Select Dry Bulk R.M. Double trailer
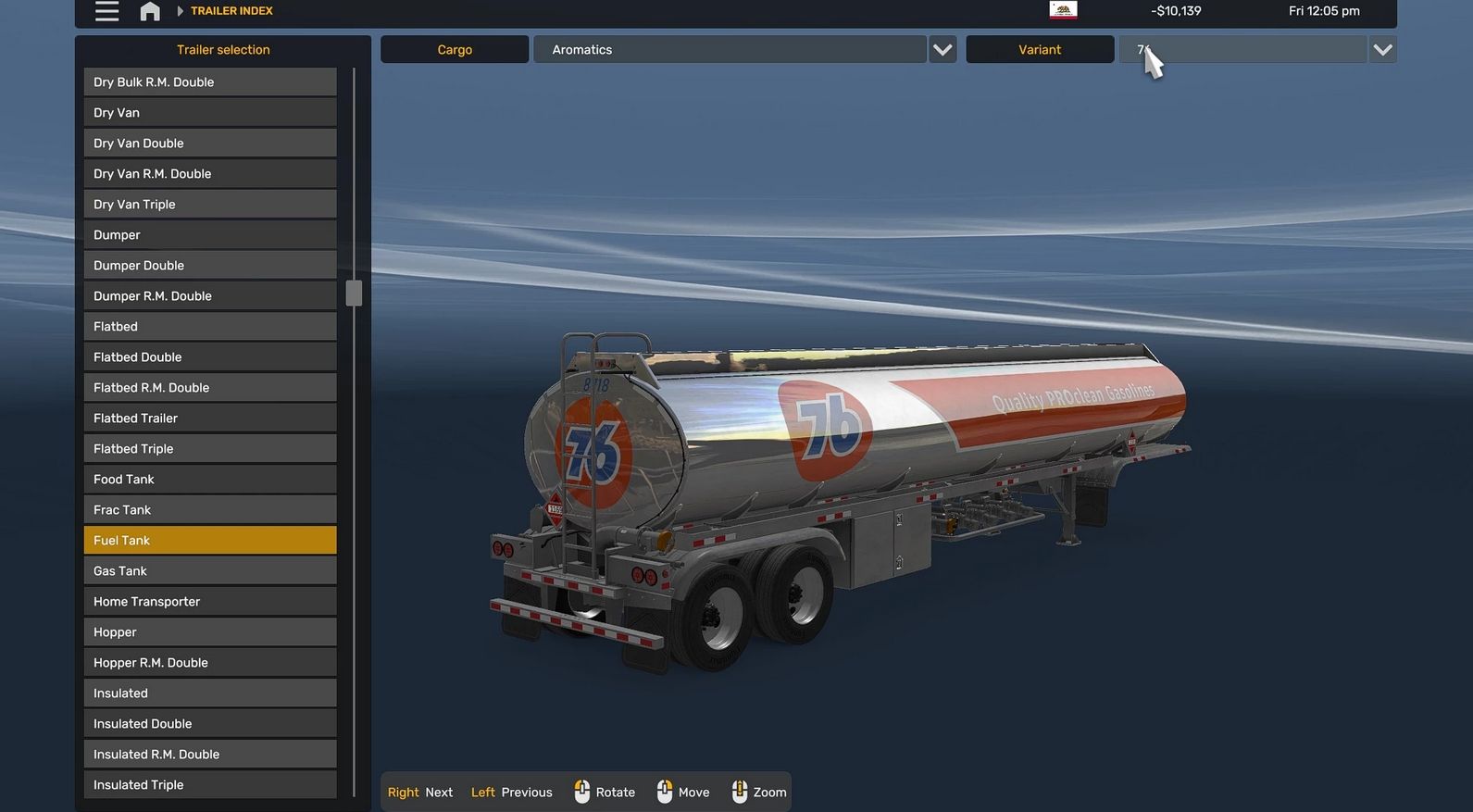 point(210,82)
